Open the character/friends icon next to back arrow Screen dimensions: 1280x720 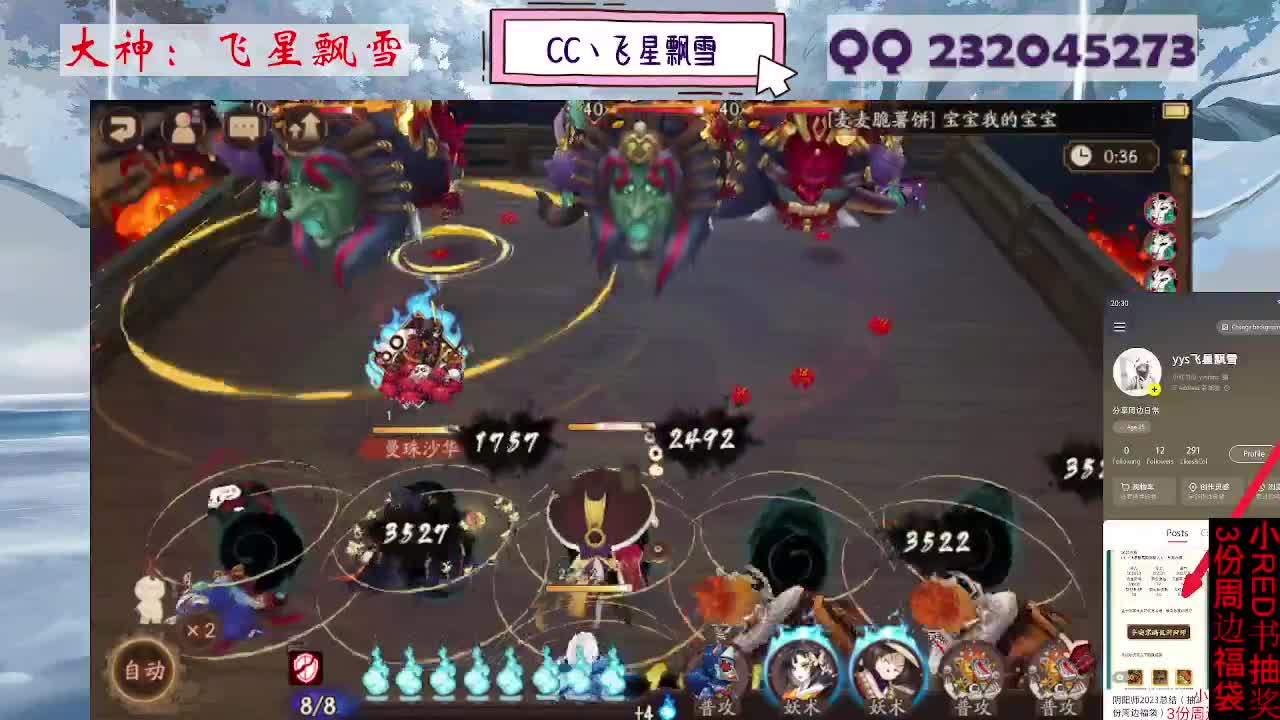click(182, 126)
